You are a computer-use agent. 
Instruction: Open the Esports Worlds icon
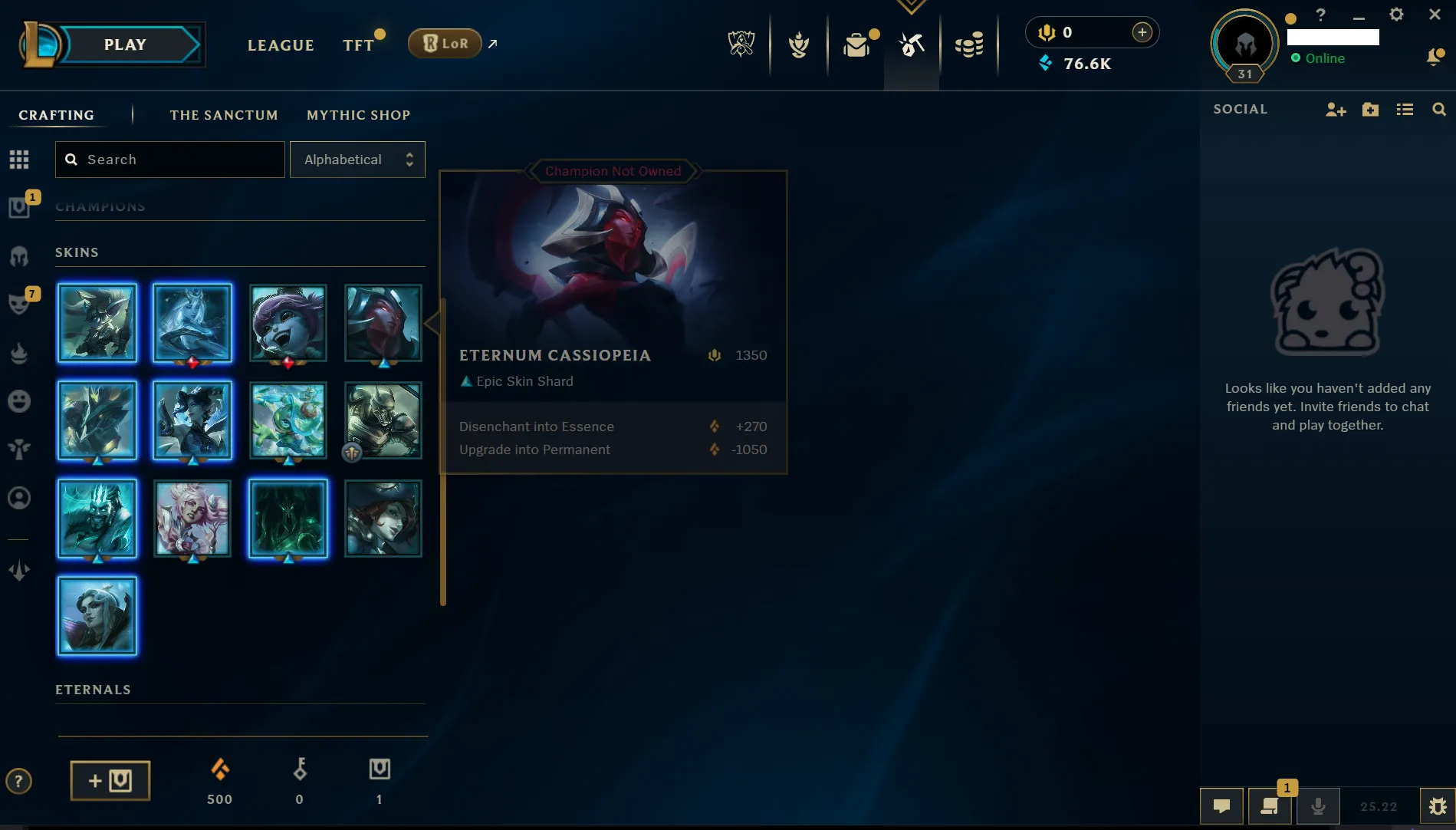pos(741,44)
